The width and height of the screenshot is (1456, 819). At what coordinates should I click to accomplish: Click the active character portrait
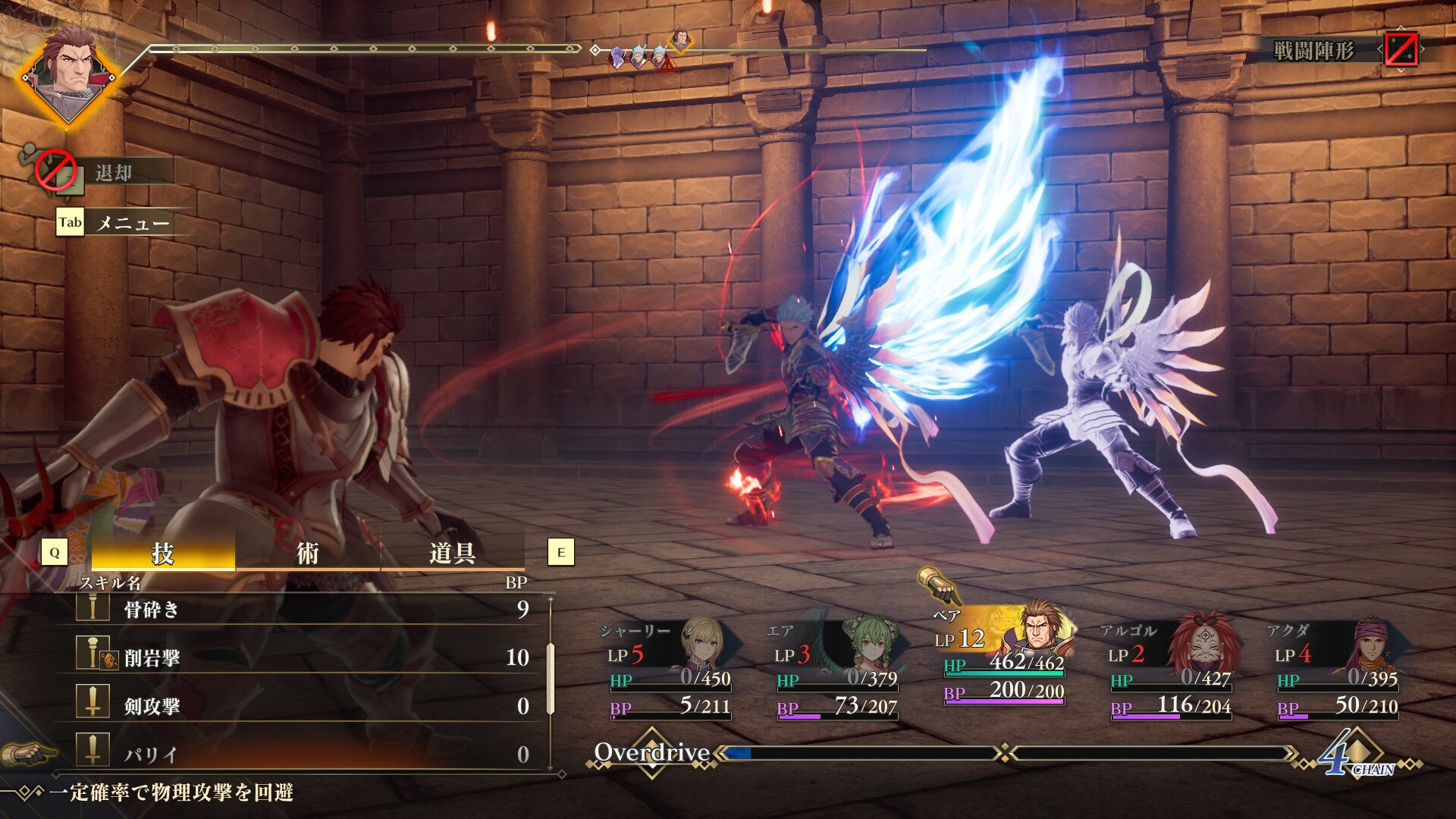click(68, 74)
